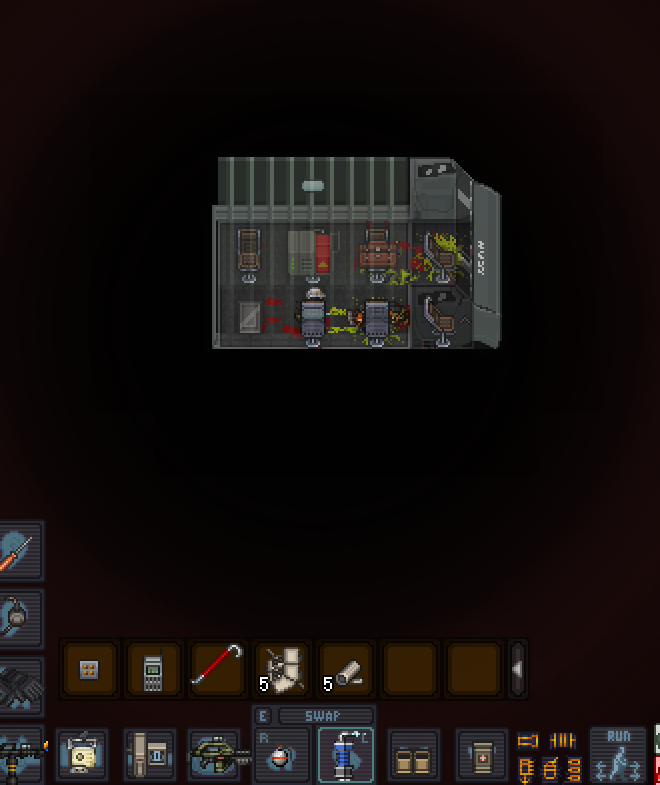The width and height of the screenshot is (660, 785).
Task: Select the highlighted blue-tank hand slot
Action: [x=345, y=755]
